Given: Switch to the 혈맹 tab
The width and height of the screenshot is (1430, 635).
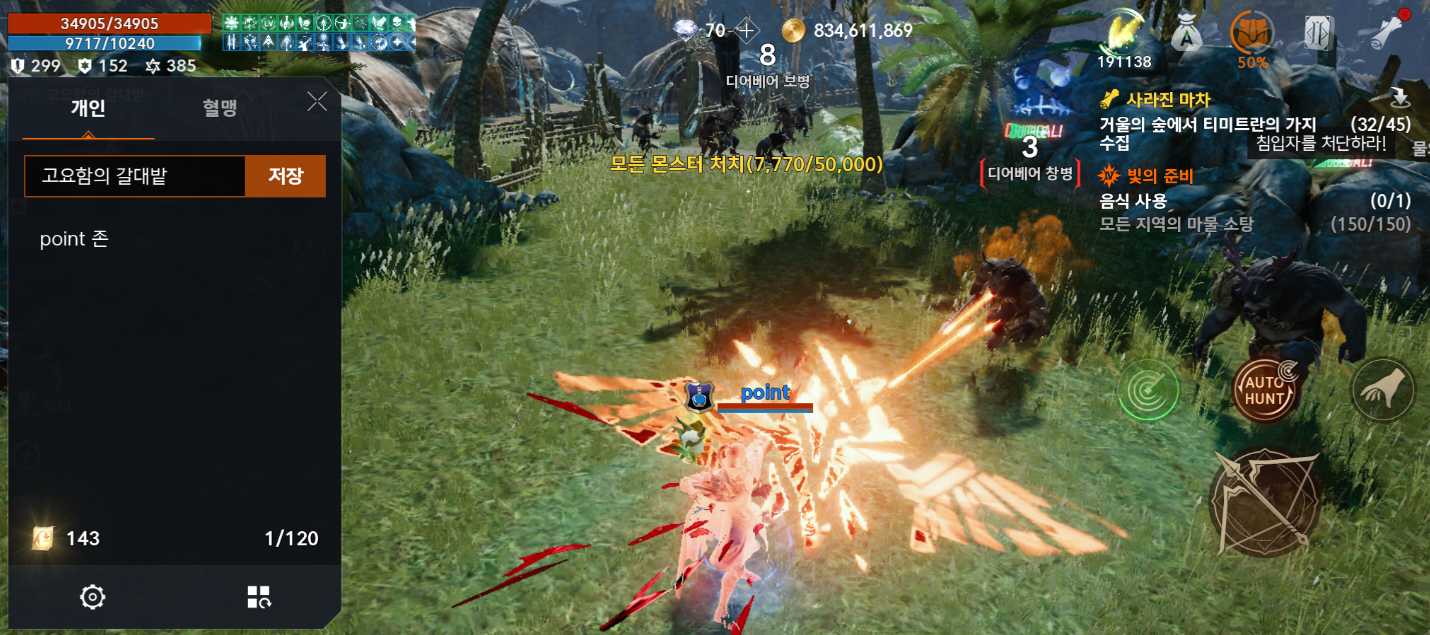Looking at the screenshot, I should point(219,108).
